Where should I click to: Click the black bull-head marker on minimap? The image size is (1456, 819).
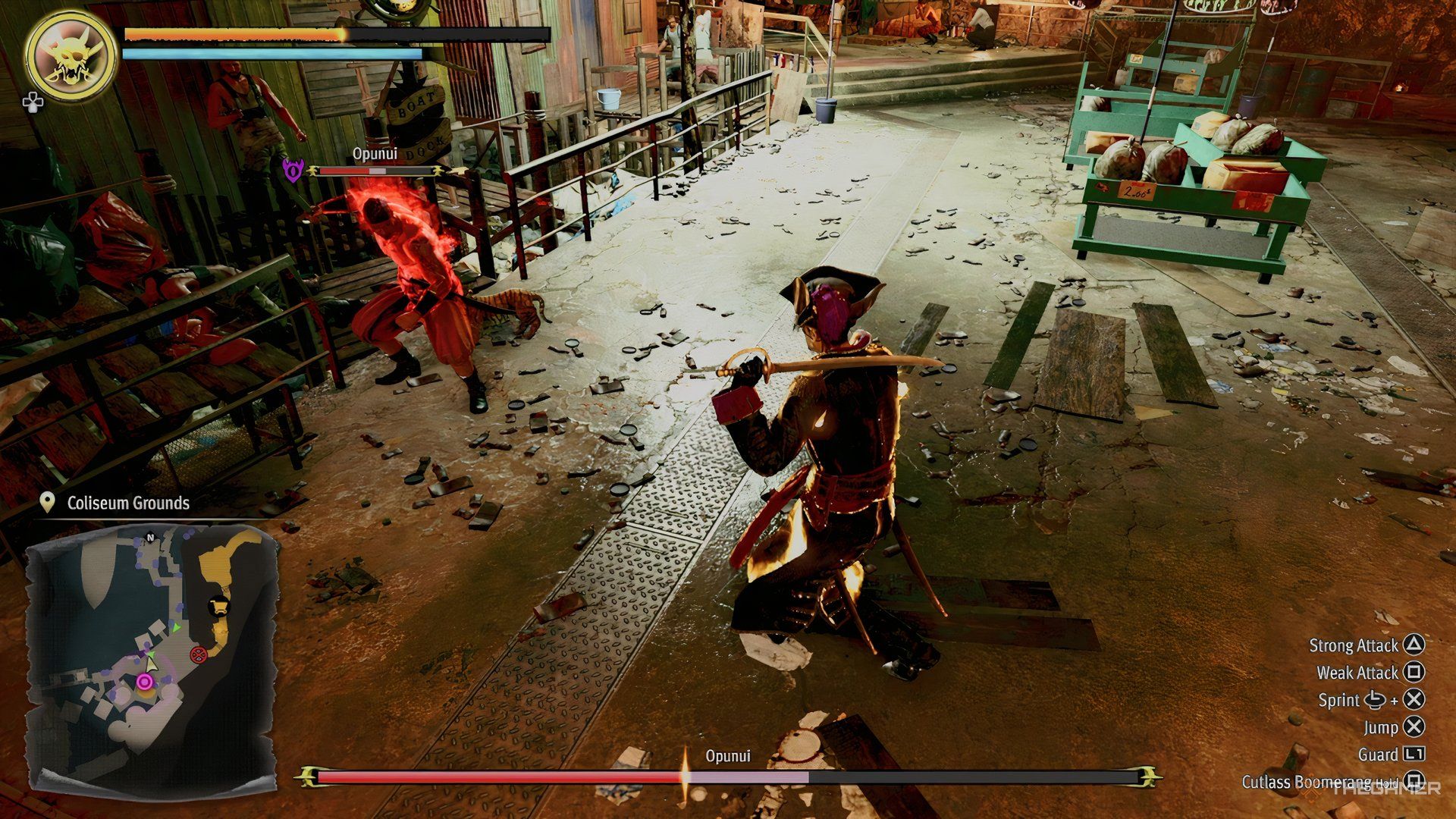tap(218, 606)
